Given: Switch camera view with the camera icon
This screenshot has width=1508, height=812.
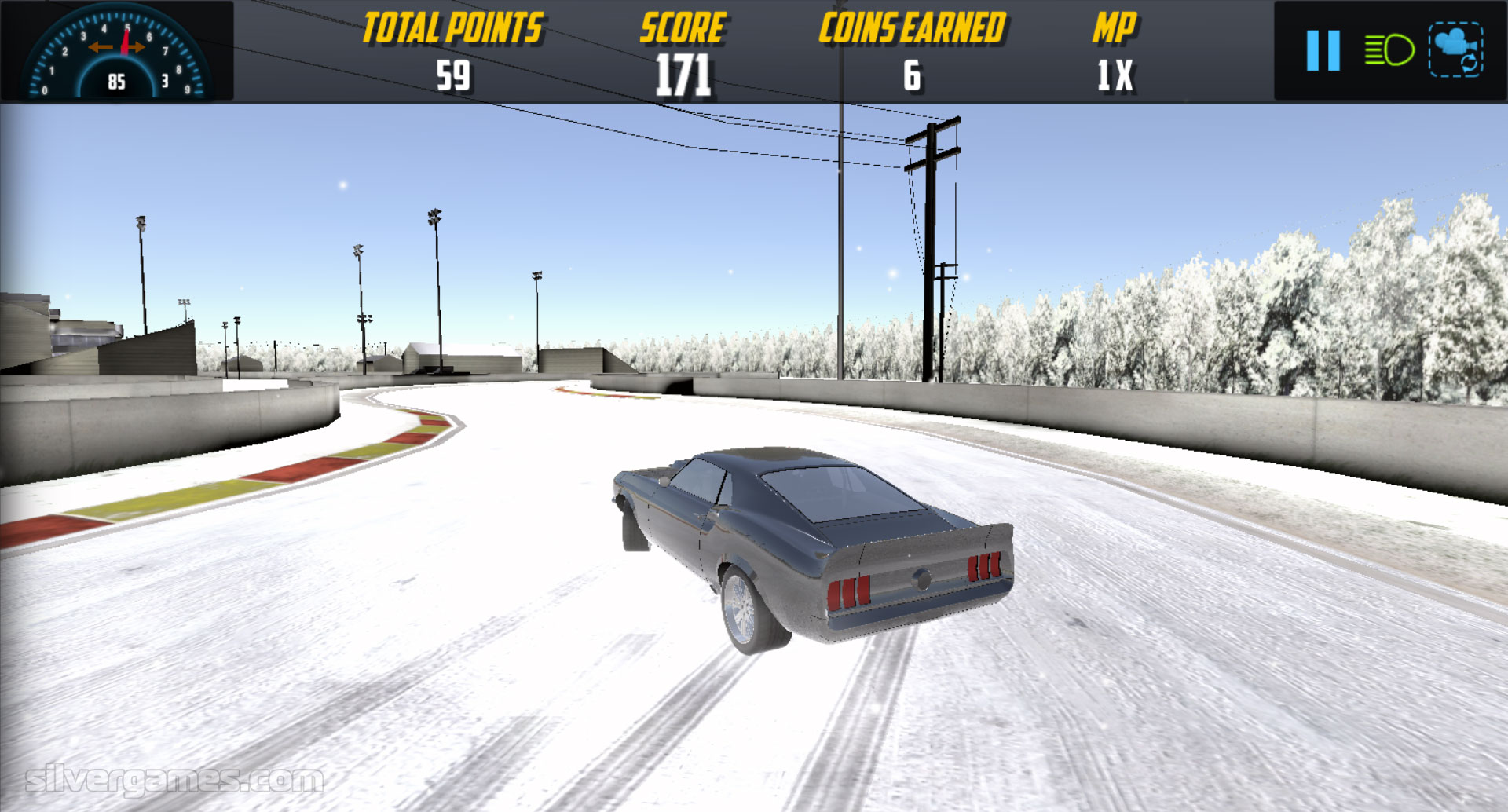Looking at the screenshot, I should pos(1455,50).
